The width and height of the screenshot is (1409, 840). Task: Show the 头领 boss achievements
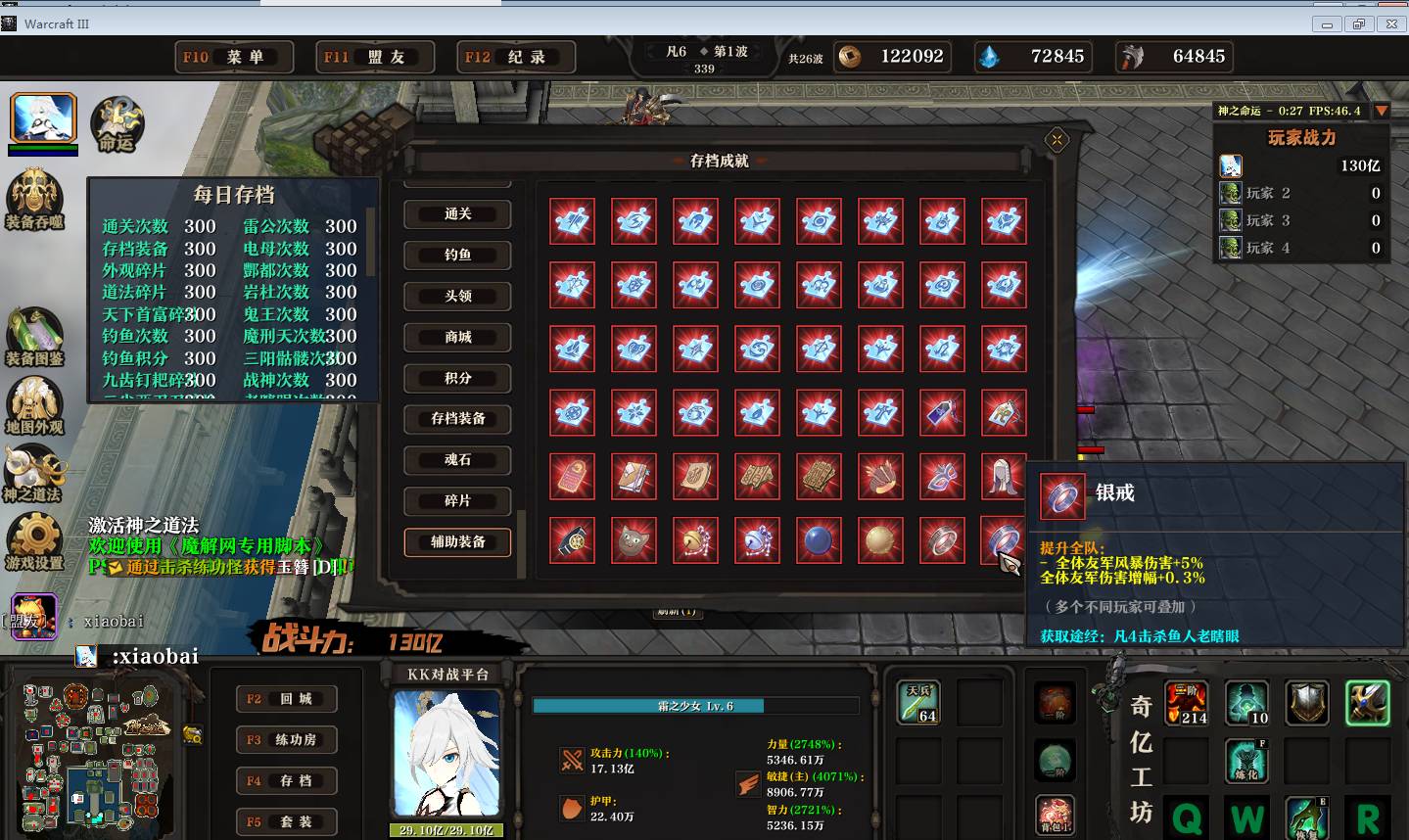coord(457,296)
